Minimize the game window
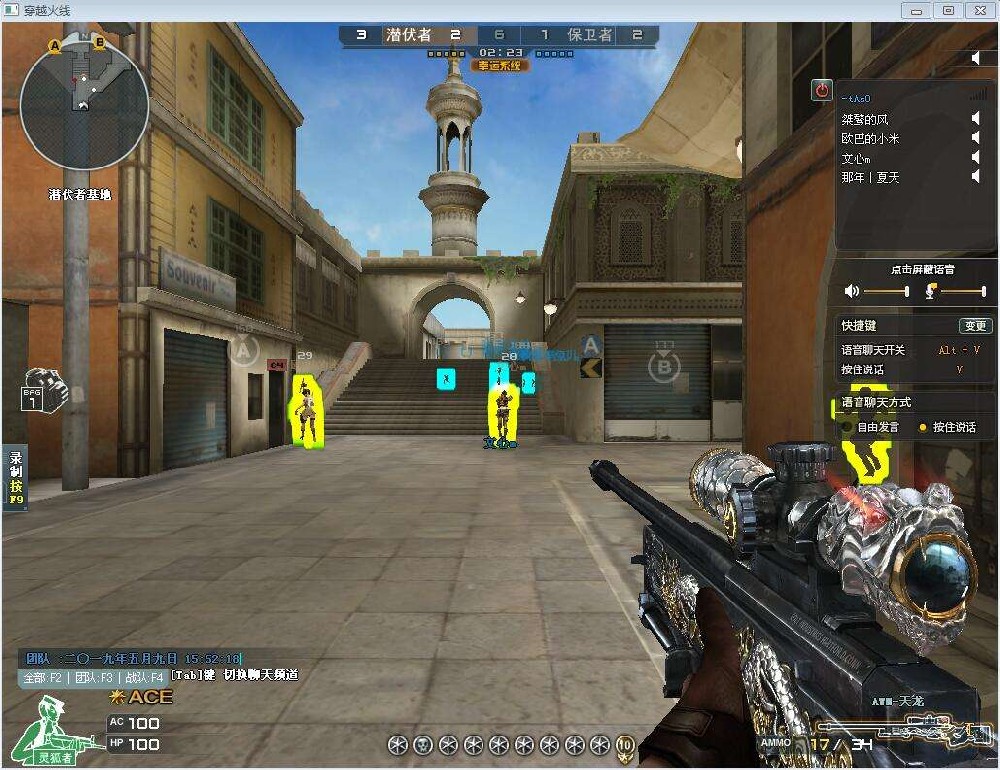Screen dimensions: 1000x770 click(915, 10)
